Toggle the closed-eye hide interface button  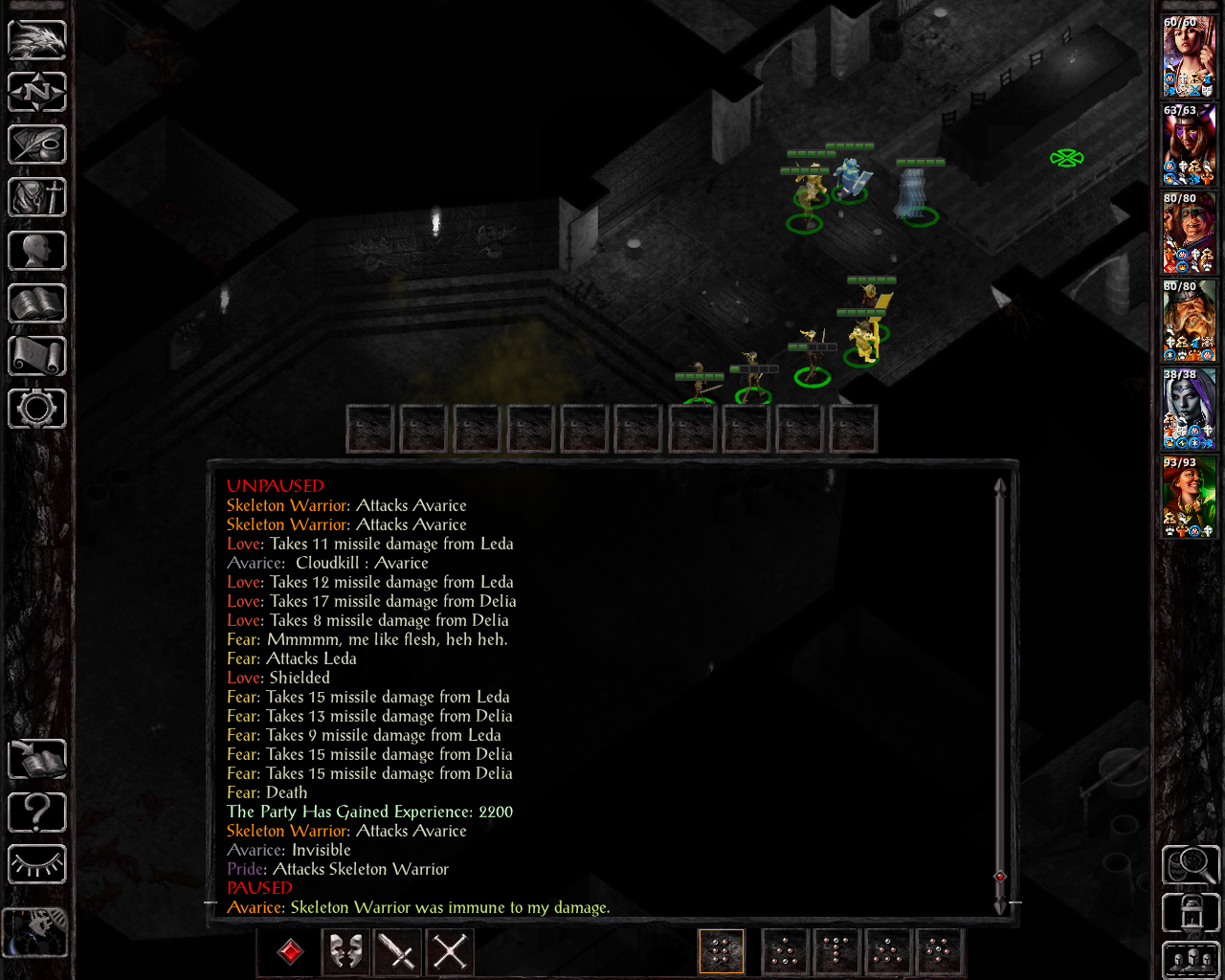37,865
